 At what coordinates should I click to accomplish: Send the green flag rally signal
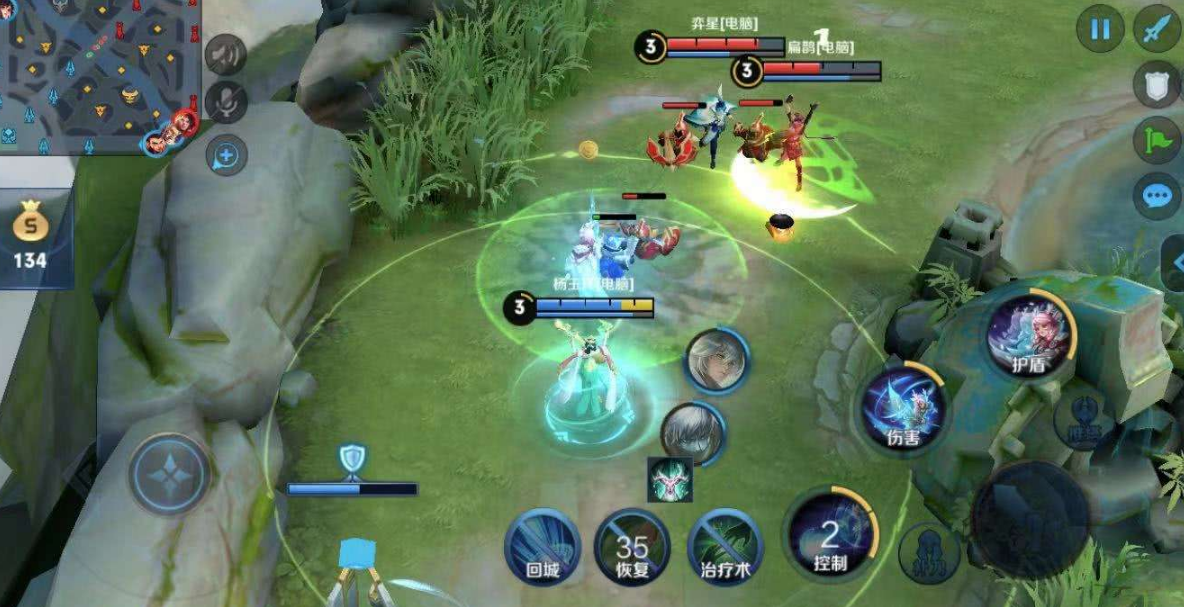click(x=1158, y=139)
